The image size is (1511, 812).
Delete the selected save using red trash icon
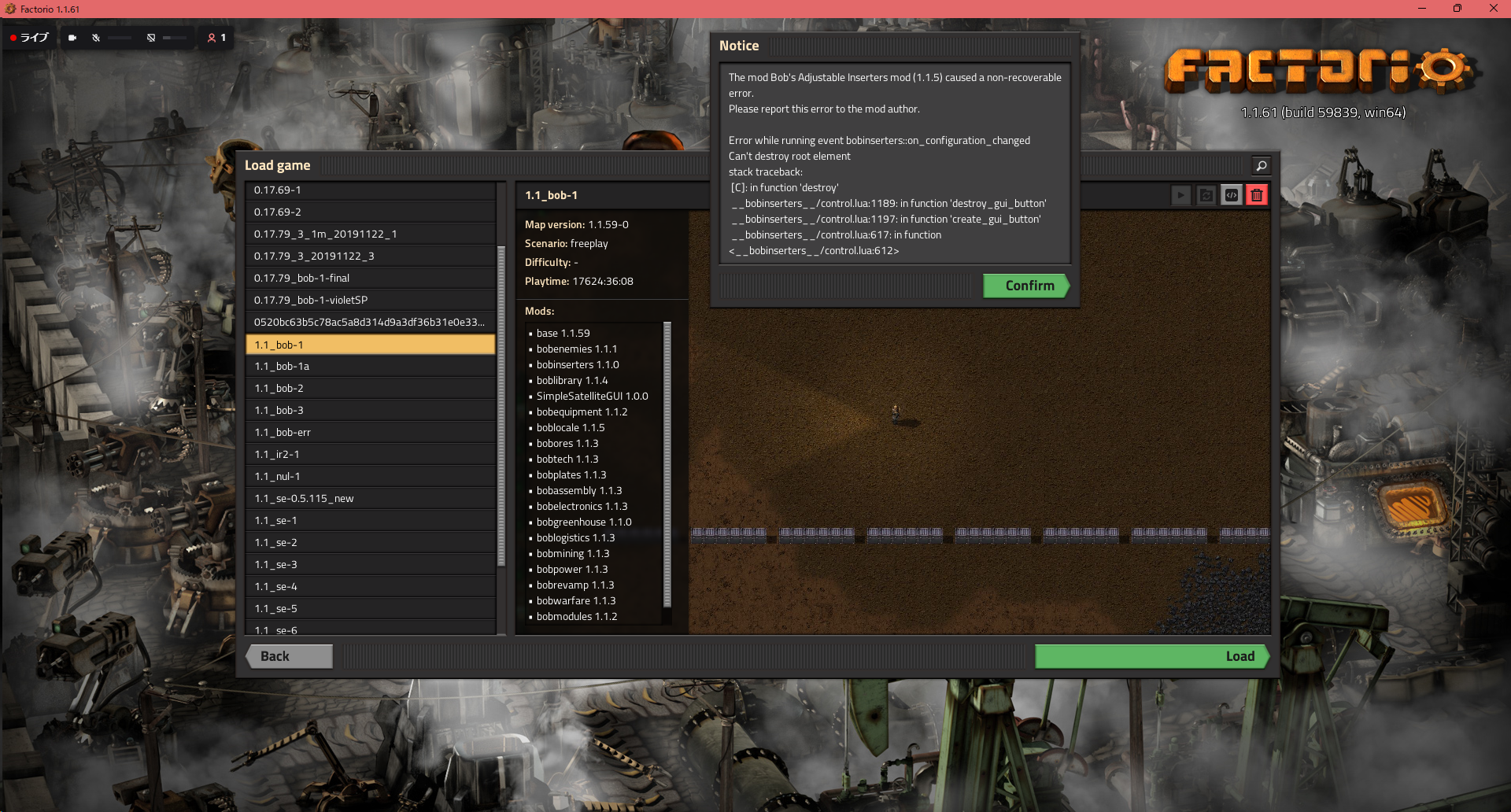[x=1257, y=194]
